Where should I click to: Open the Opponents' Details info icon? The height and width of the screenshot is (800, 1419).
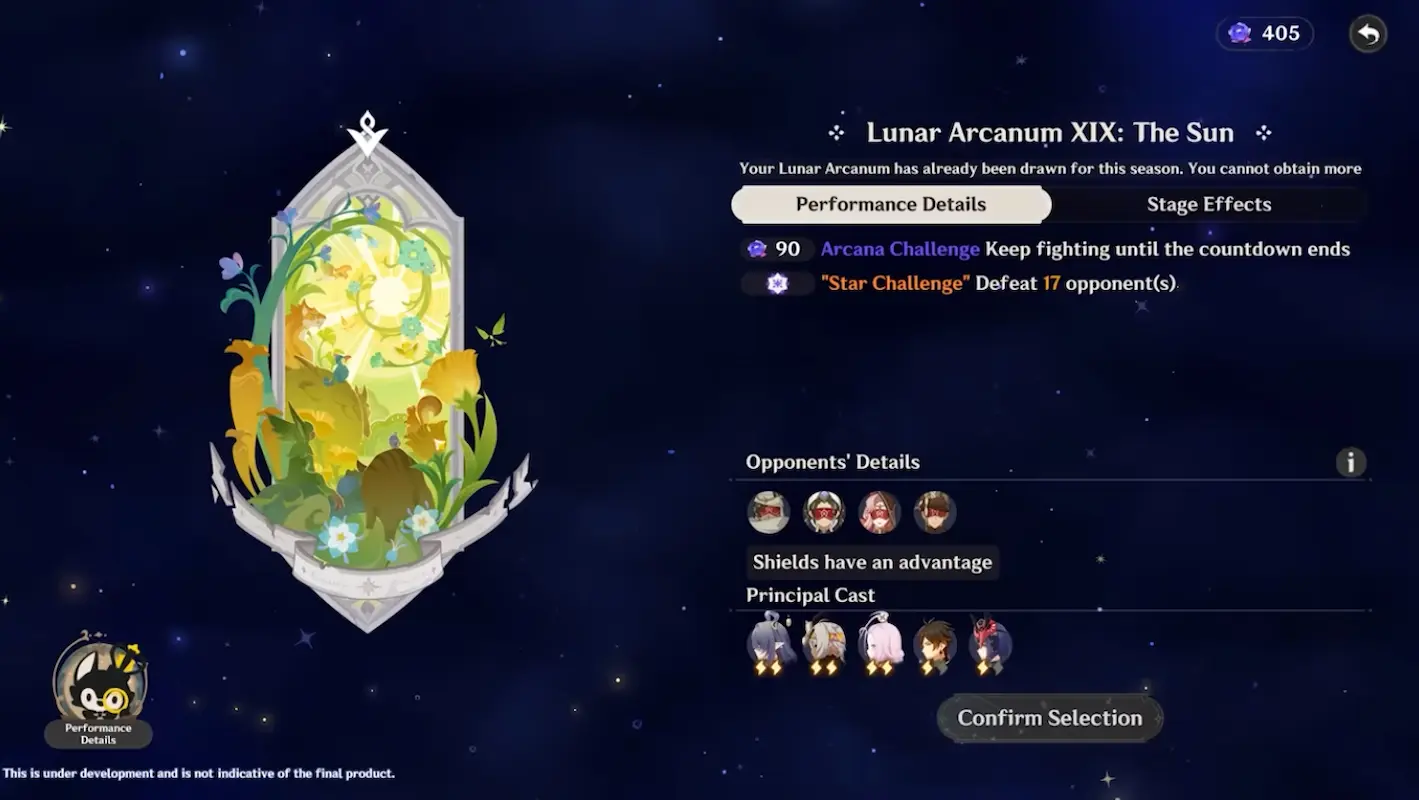(x=1350, y=462)
